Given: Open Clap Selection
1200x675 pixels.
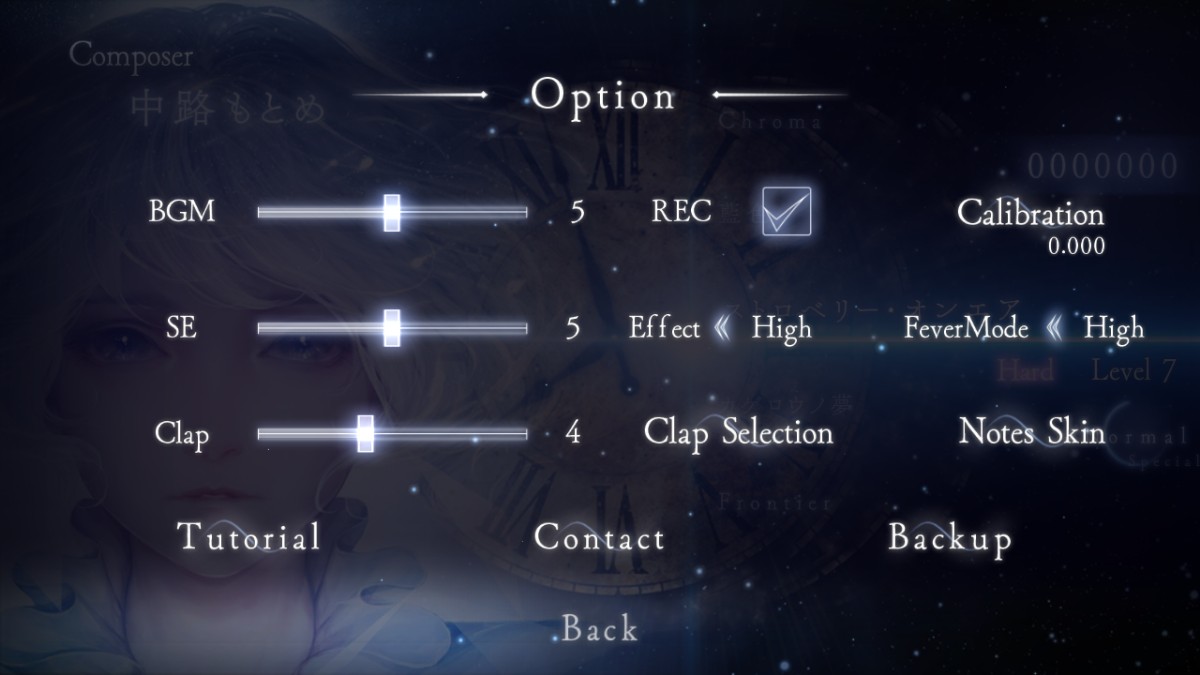Looking at the screenshot, I should coord(738,432).
